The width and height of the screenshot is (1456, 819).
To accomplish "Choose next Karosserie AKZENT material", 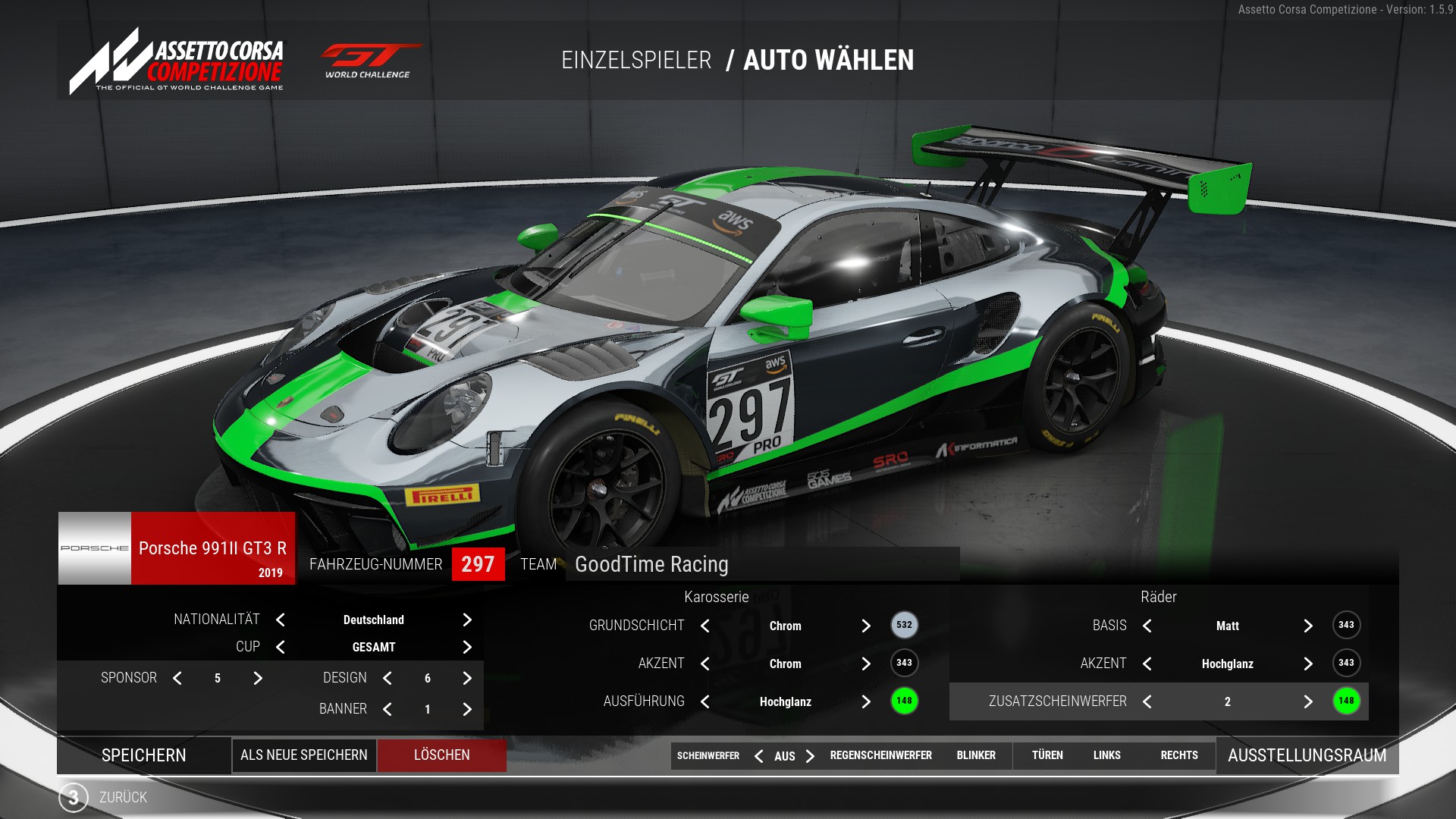I will click(x=866, y=664).
